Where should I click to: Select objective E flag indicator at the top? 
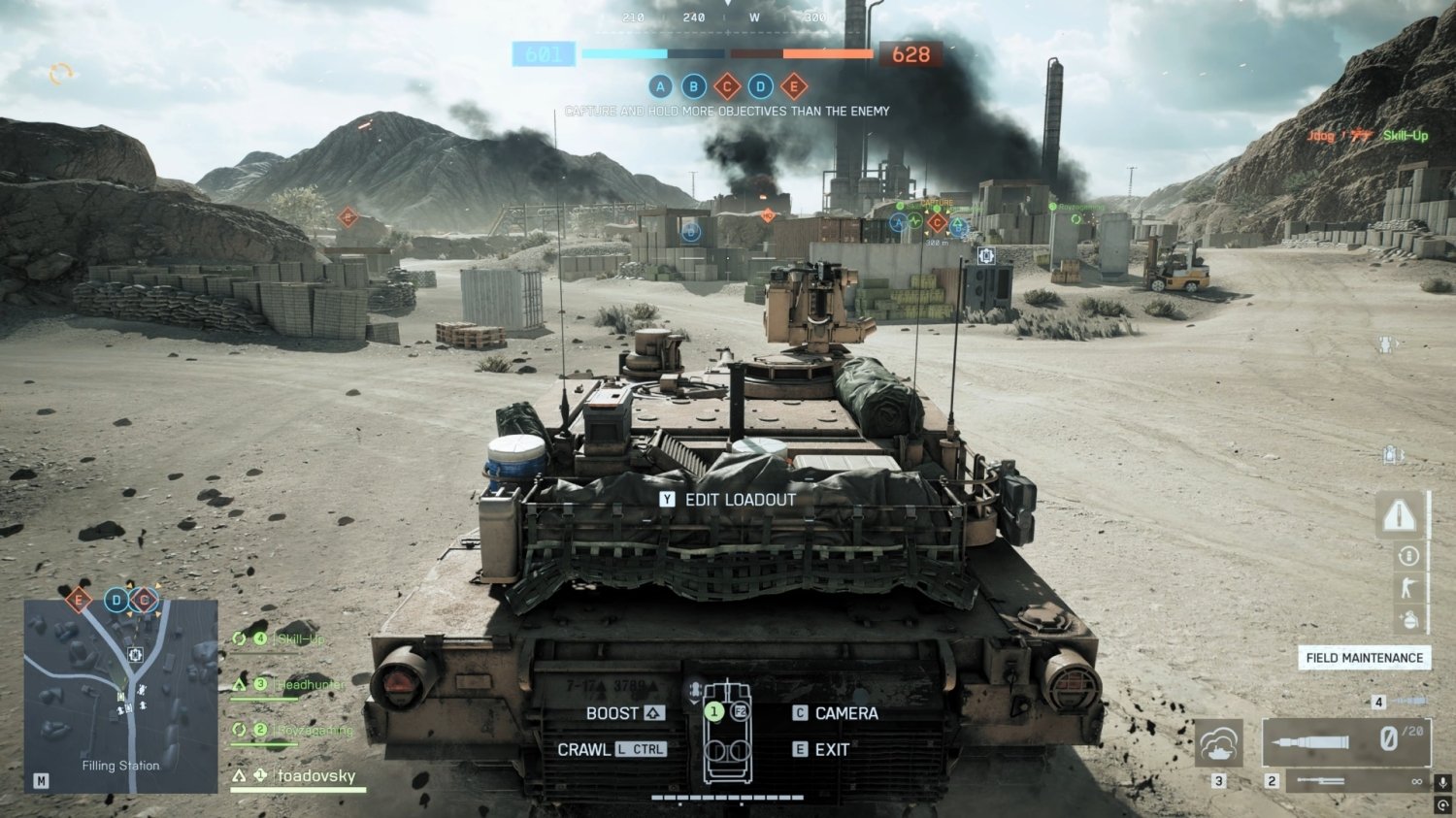[x=796, y=87]
